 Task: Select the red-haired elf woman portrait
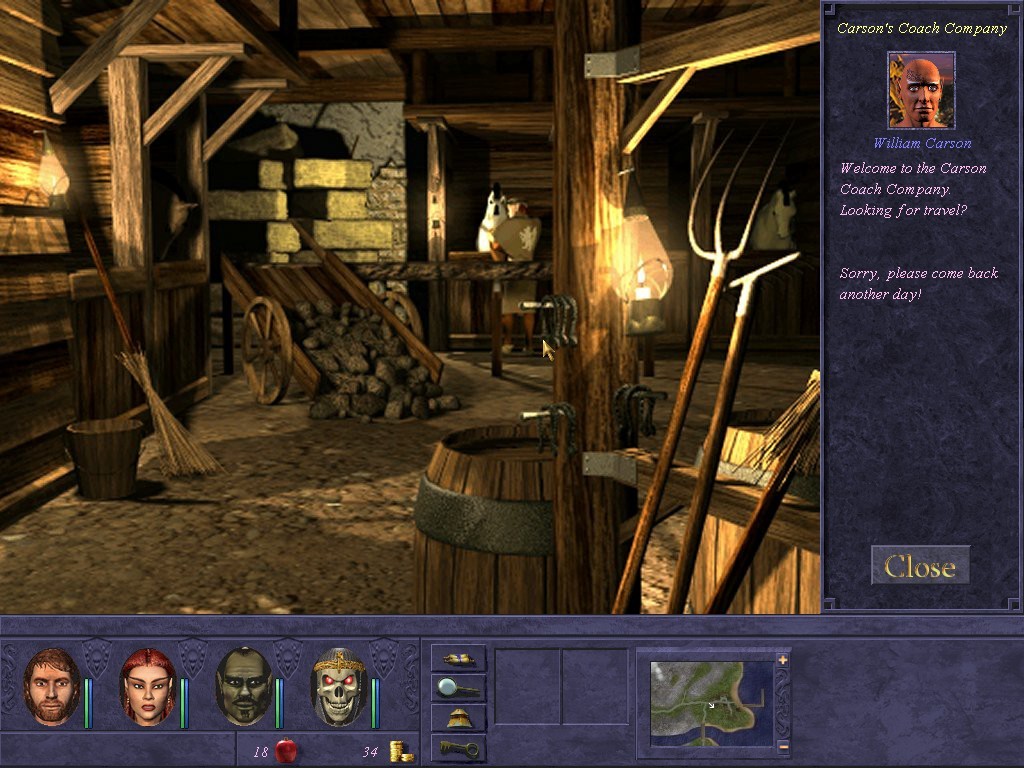tap(148, 687)
